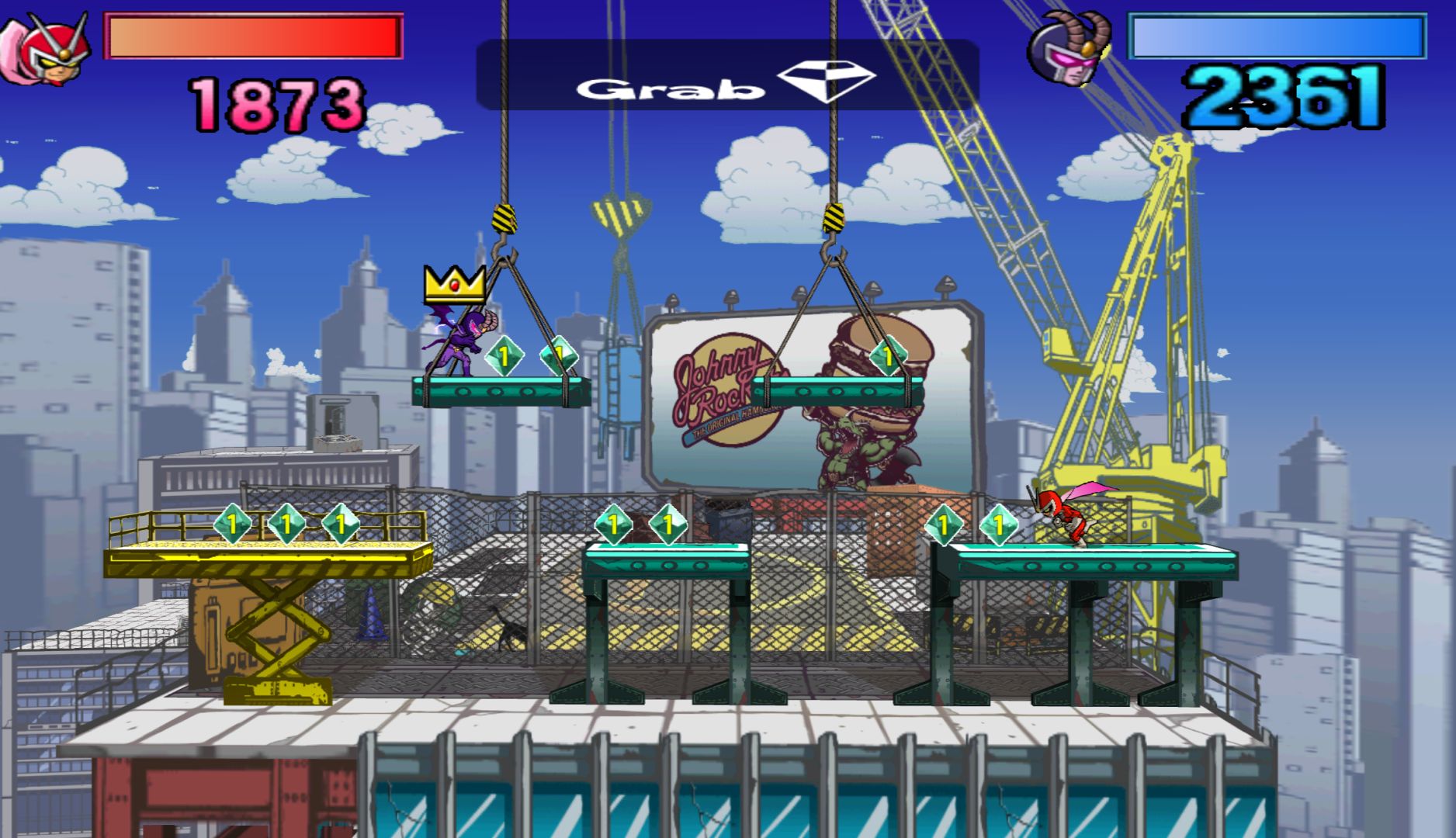Click the red-helmeted hero portrait
The image size is (1456, 838).
47,50
